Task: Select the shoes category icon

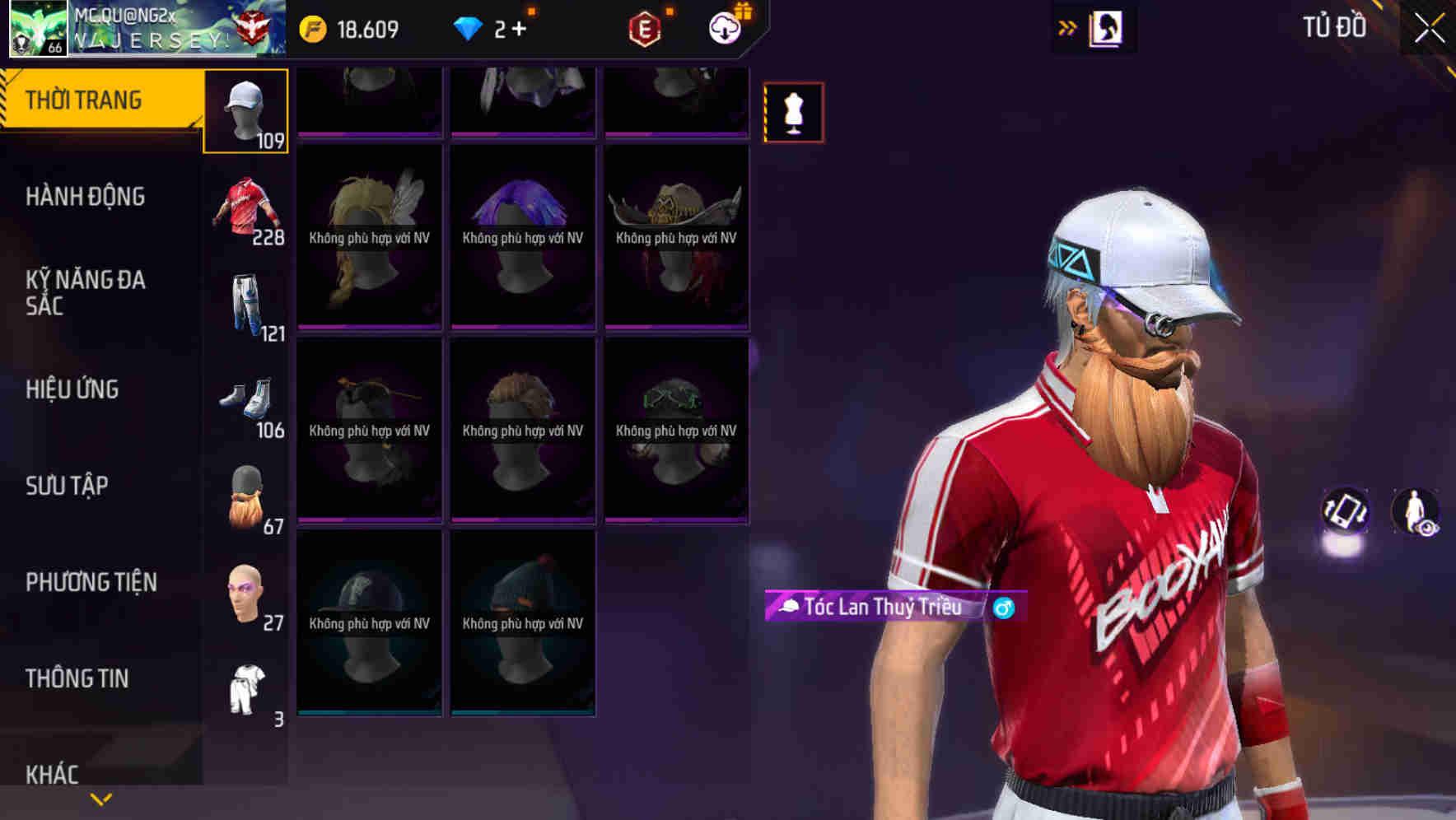Action: (245, 401)
